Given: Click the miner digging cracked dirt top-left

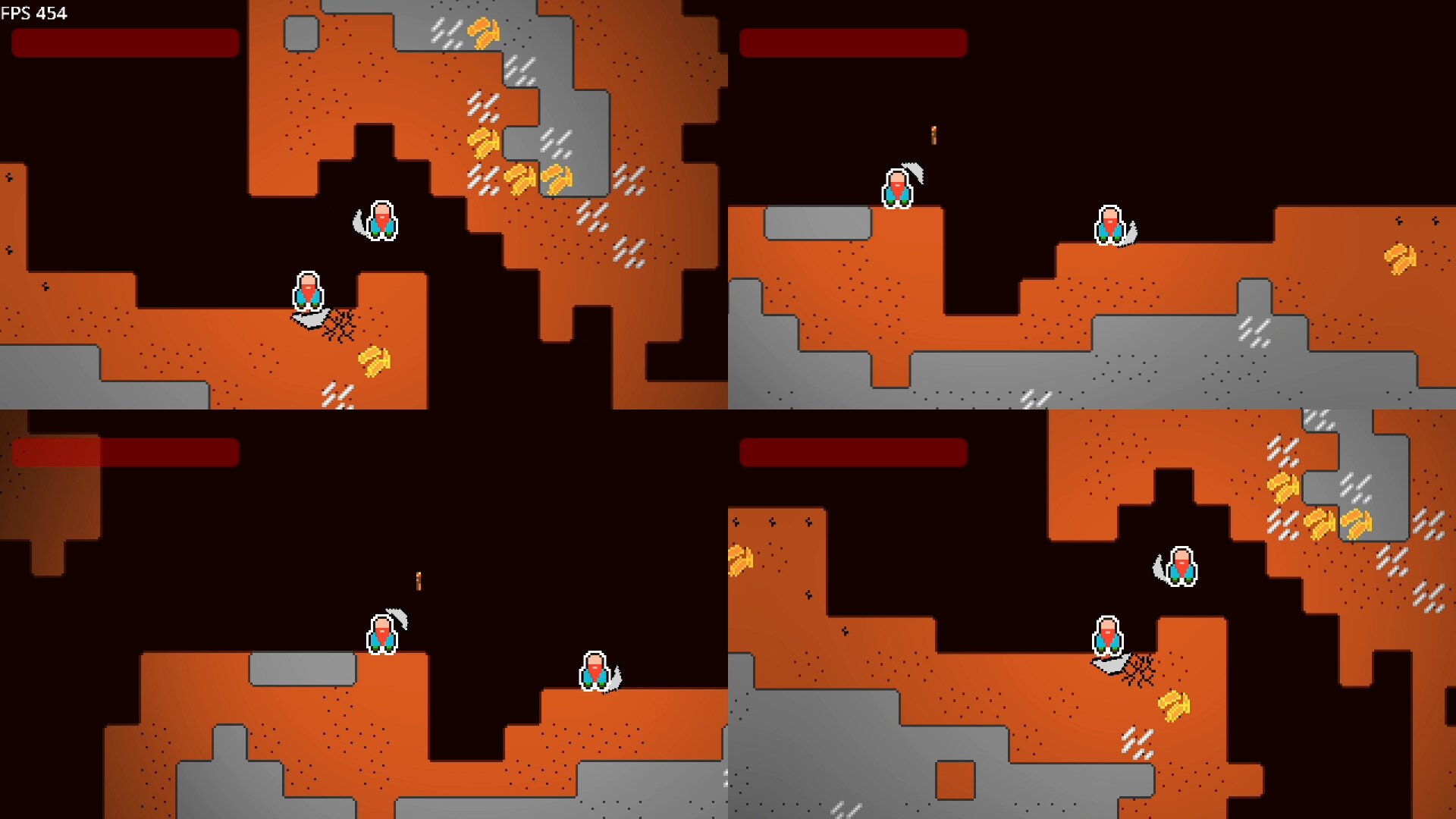Looking at the screenshot, I should [307, 292].
